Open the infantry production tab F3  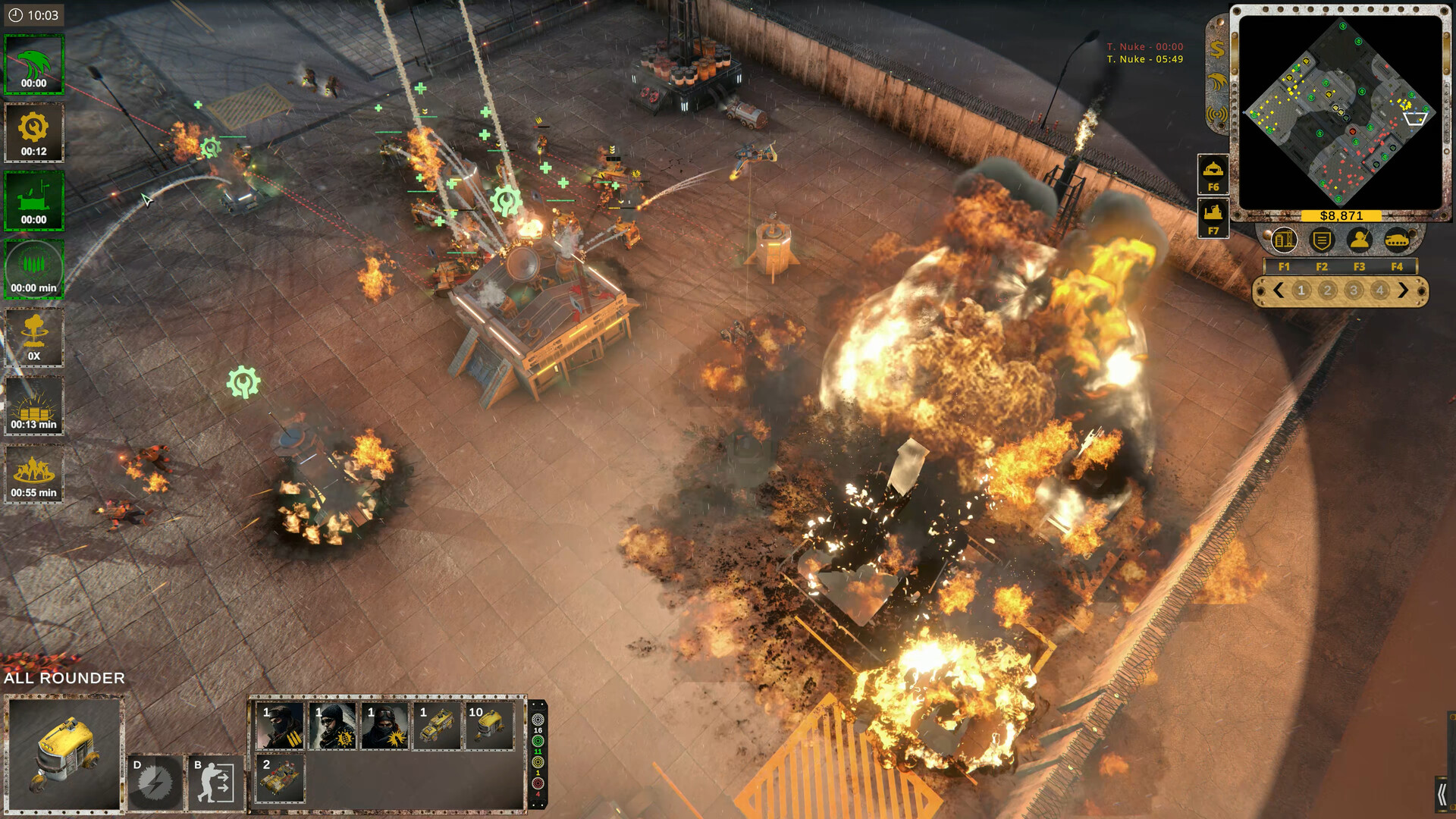1359,241
